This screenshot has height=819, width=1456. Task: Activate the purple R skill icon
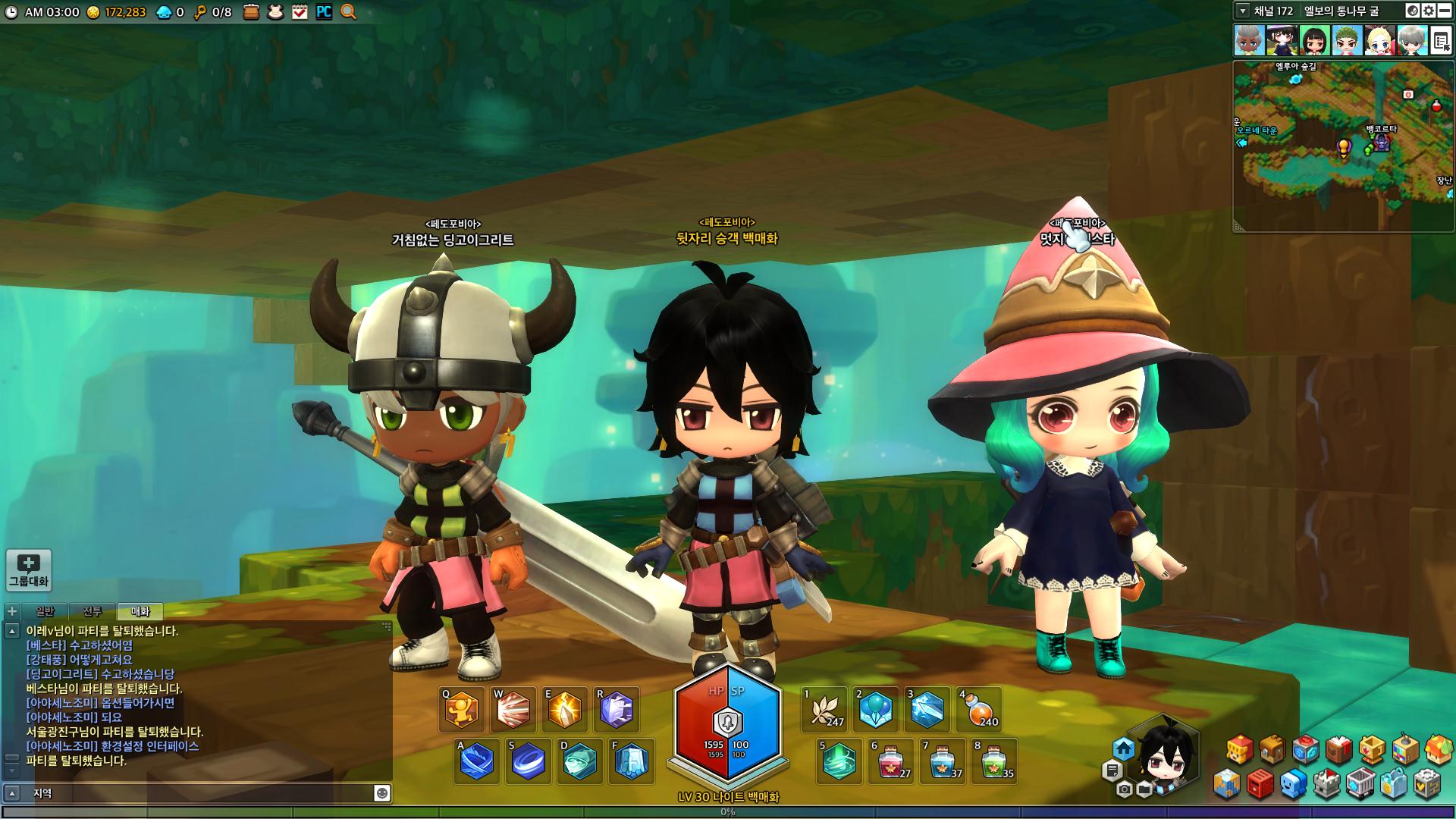617,710
